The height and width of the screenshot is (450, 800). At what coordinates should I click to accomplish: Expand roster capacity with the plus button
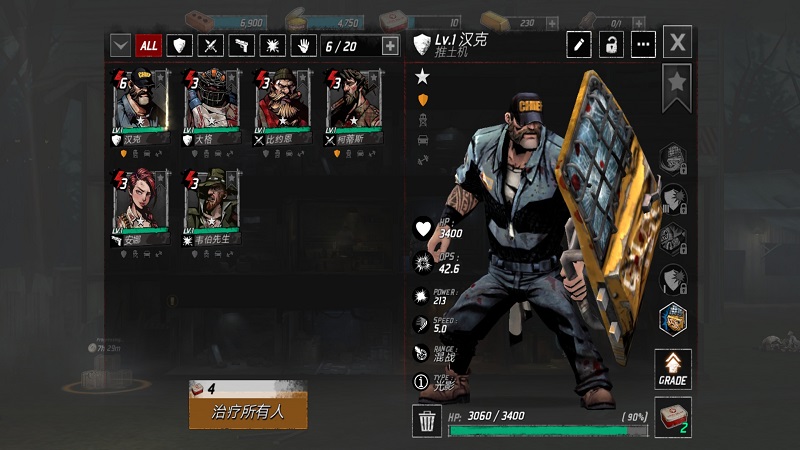tap(390, 45)
